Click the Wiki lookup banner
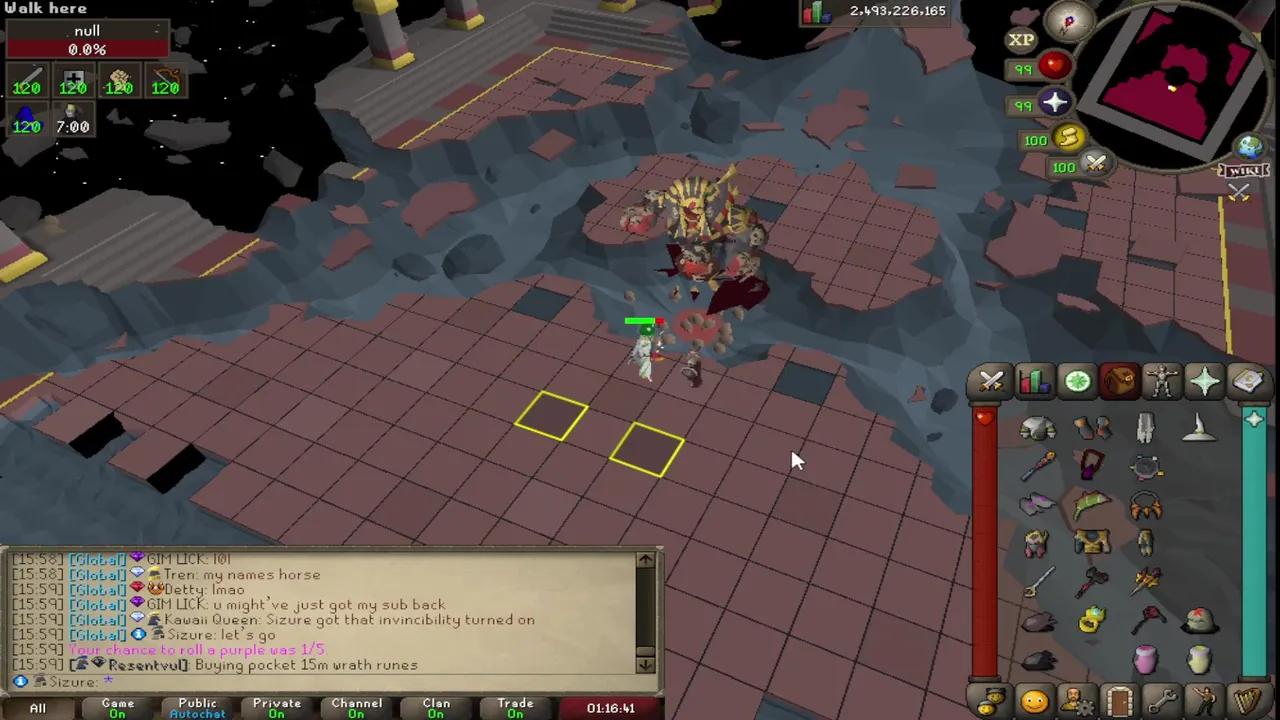Image resolution: width=1280 pixels, height=720 pixels. pyautogui.click(x=1244, y=170)
